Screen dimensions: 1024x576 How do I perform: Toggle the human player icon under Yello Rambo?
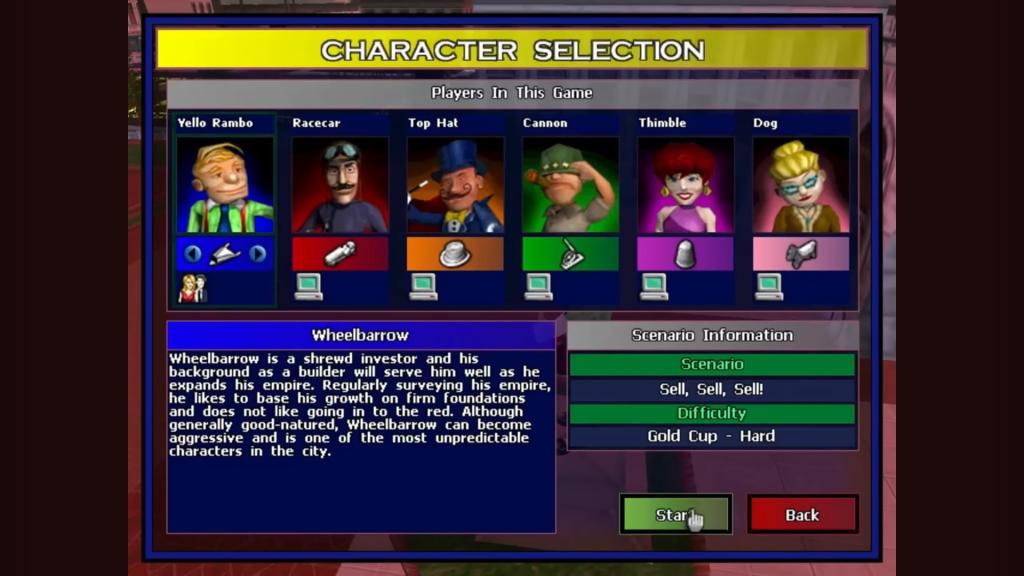tap(192, 288)
